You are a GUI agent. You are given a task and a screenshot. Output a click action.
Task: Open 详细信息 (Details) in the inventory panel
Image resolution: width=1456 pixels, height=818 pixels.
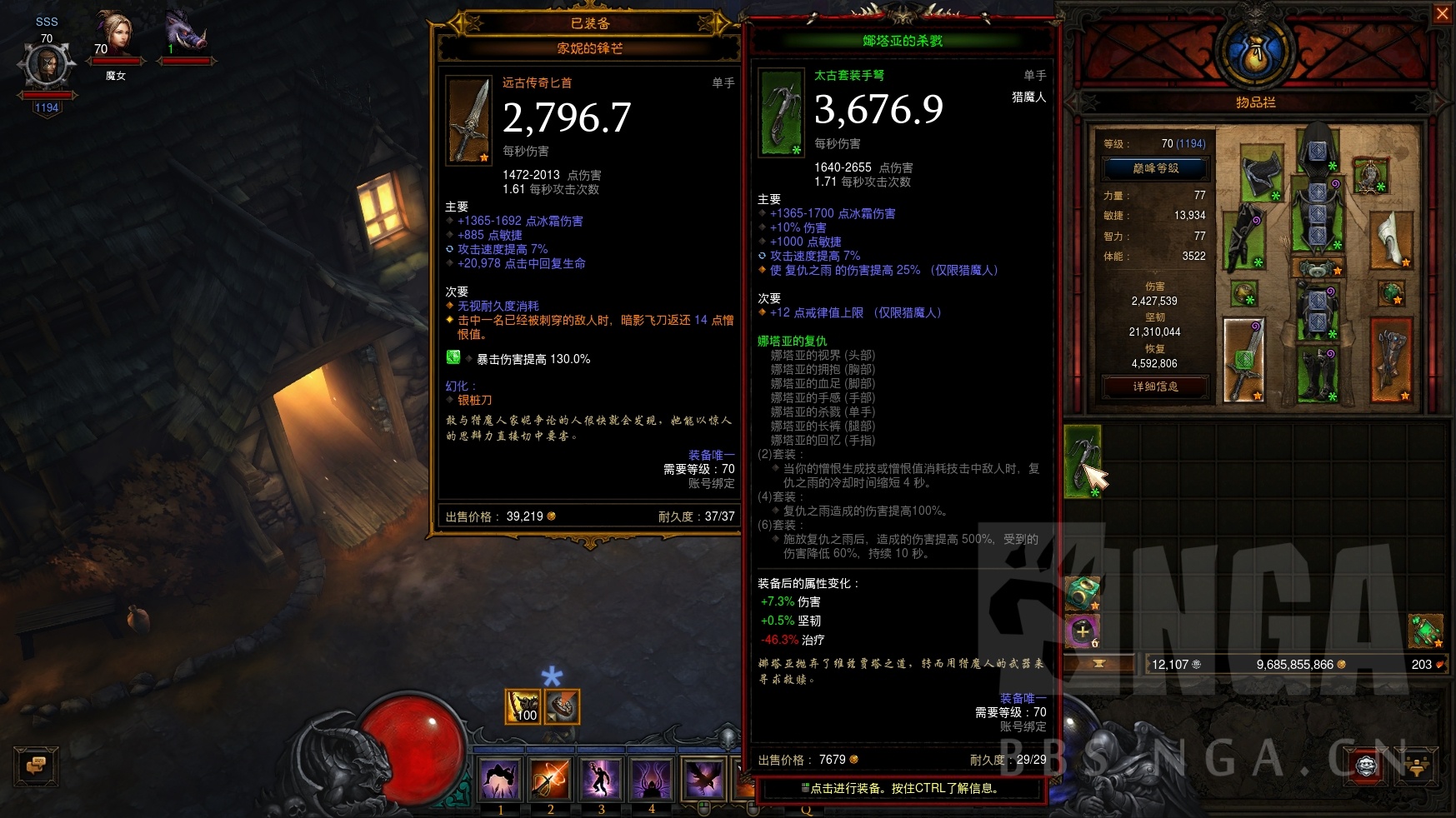[1158, 386]
